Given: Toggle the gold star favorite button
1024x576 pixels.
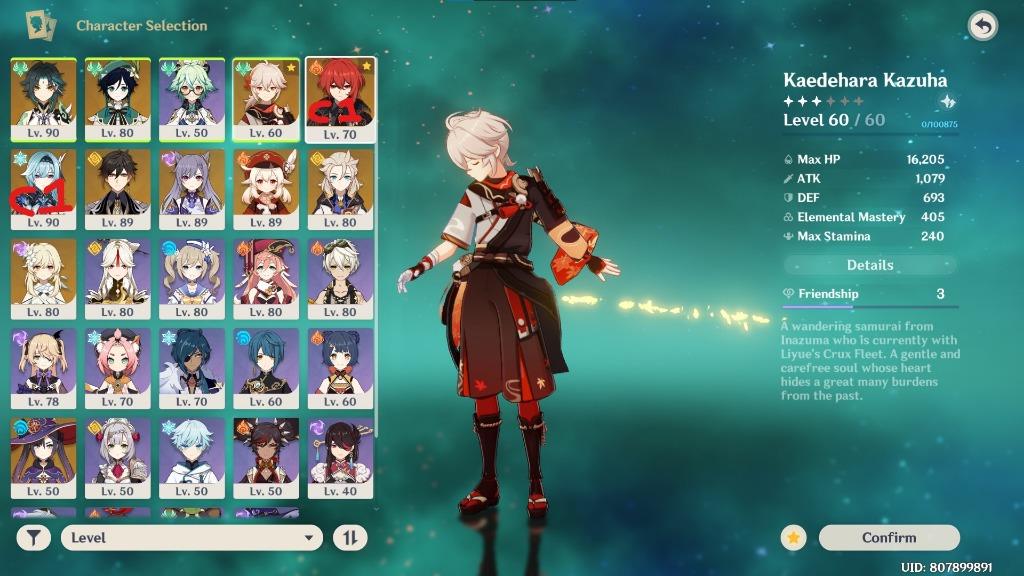Looking at the screenshot, I should (793, 537).
